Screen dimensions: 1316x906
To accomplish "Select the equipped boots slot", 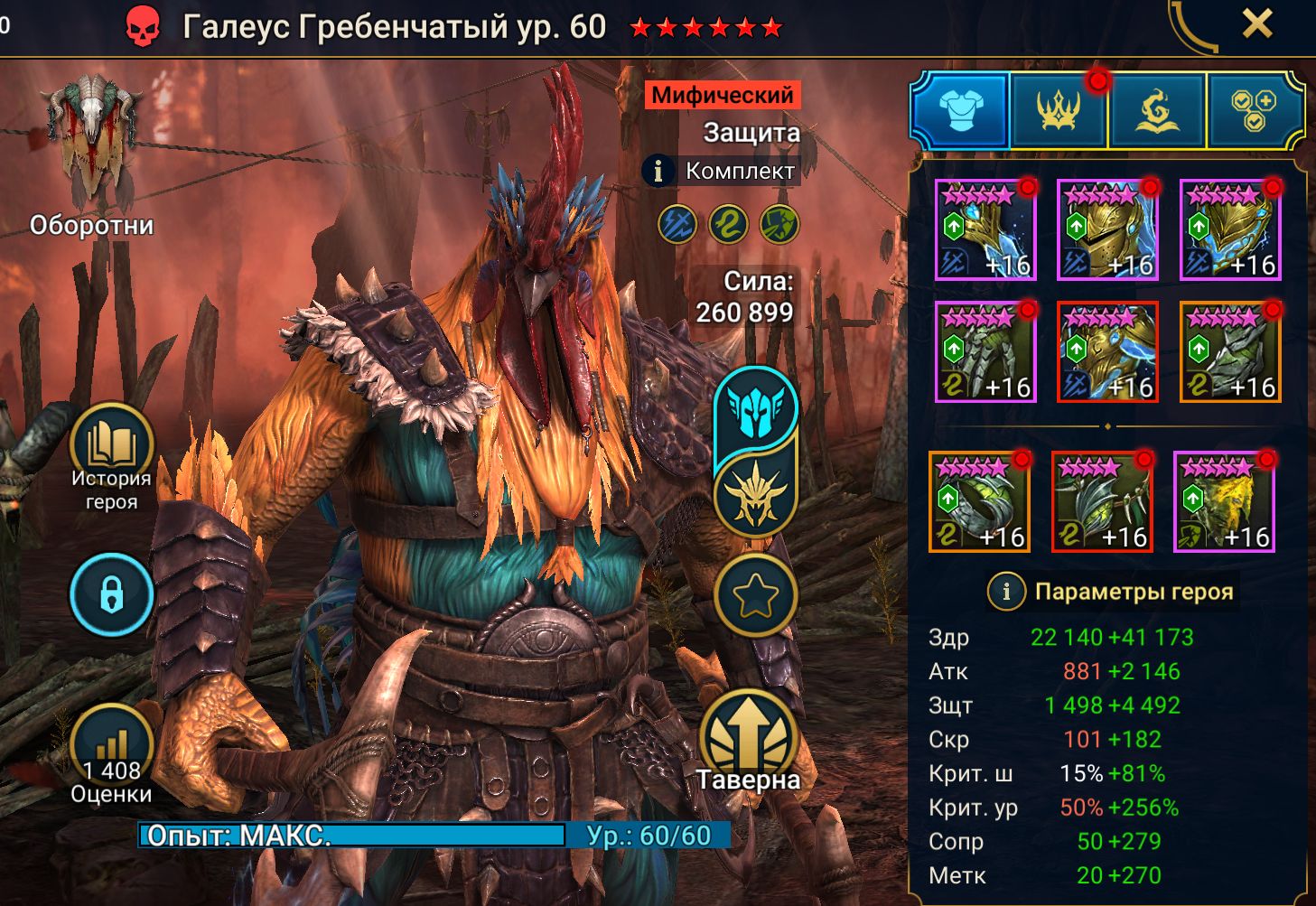I will pos(1230,352).
